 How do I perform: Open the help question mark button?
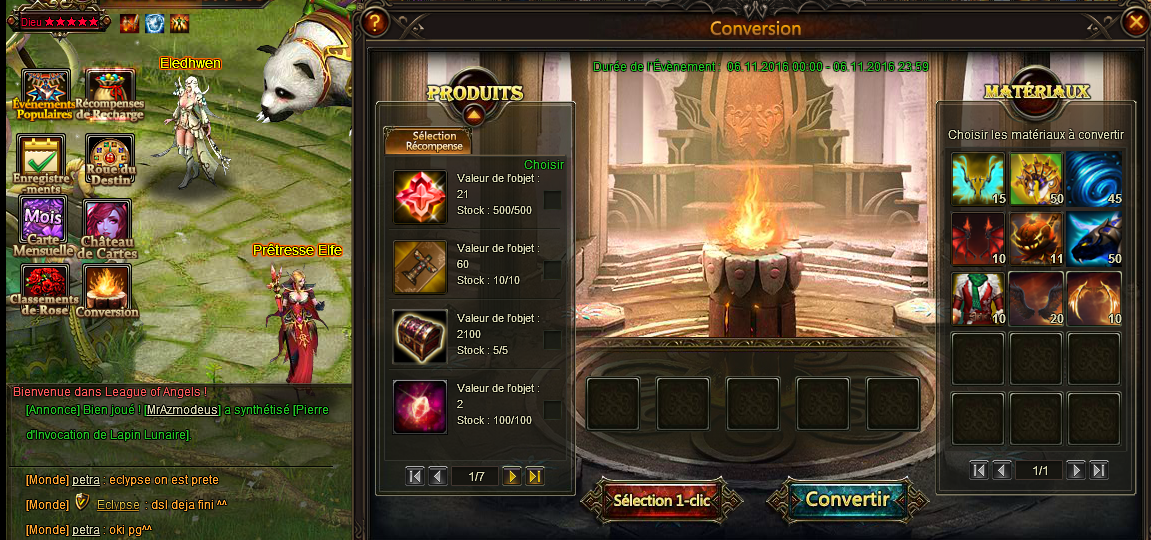pos(375,22)
